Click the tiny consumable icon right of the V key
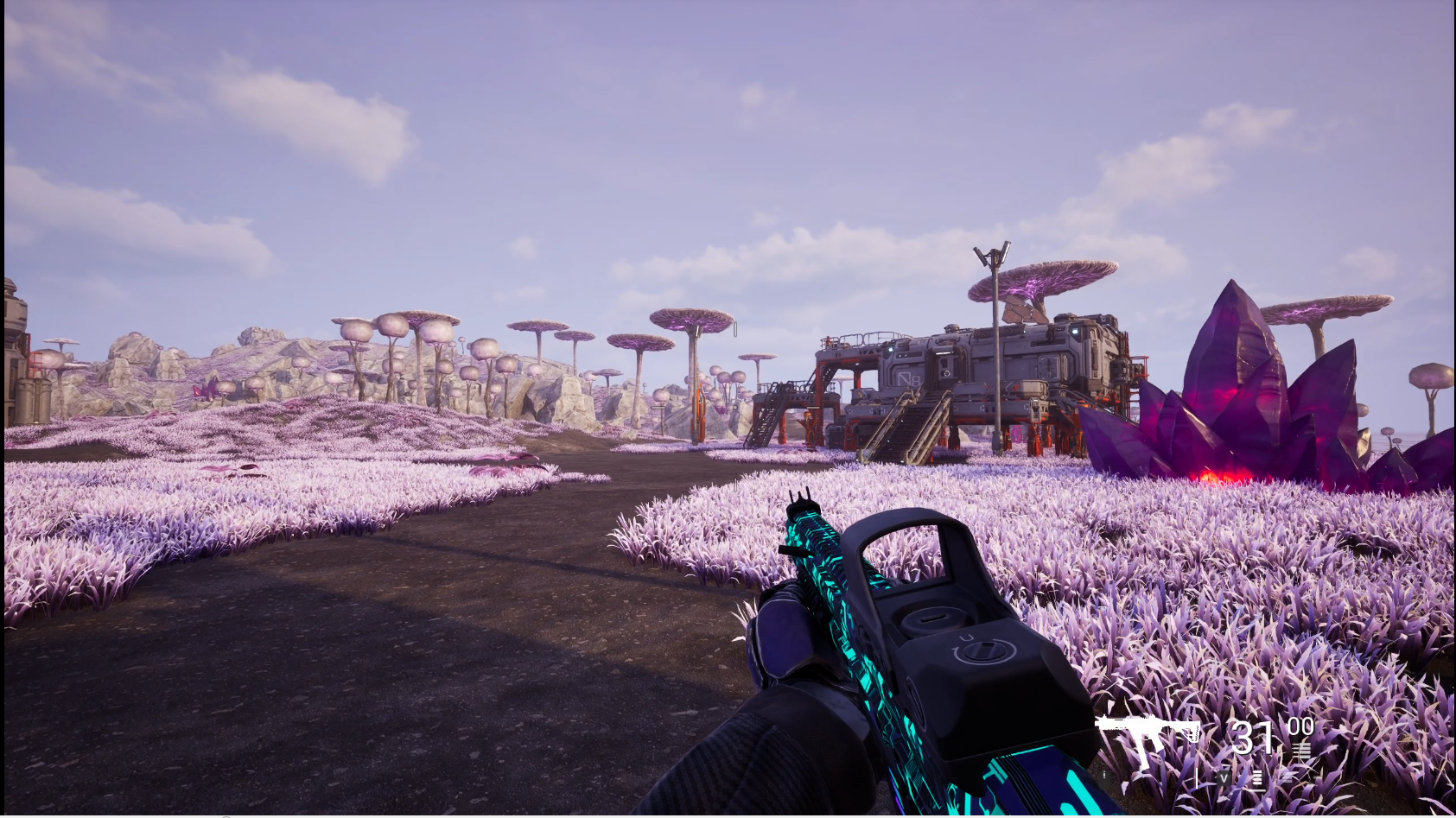 (x=1288, y=777)
